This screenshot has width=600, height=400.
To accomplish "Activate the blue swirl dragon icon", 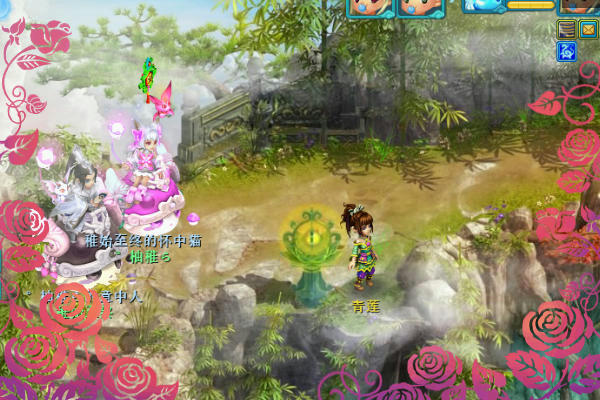I will click(x=567, y=51).
